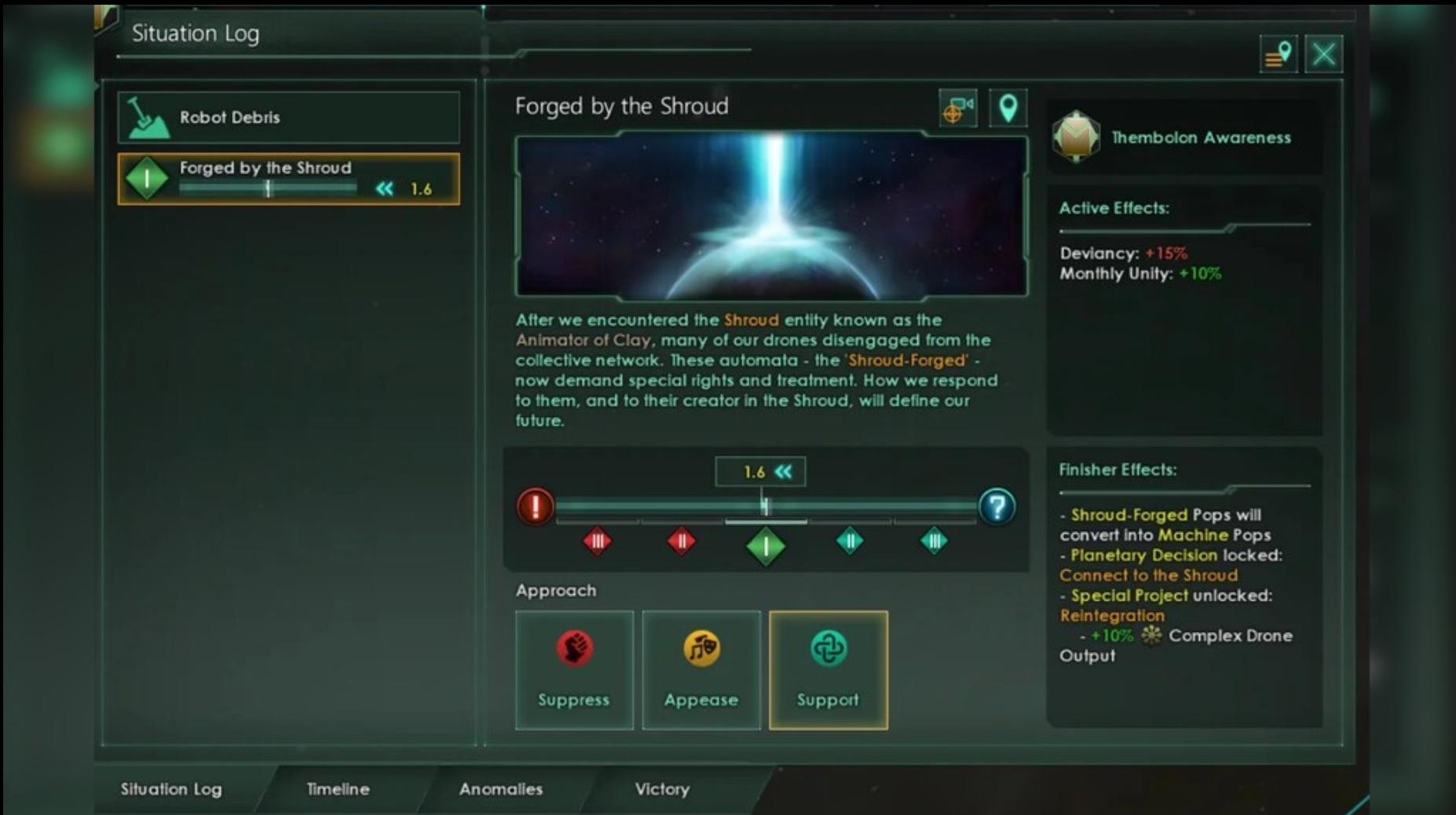
Task: Click the Thembolon Awareness faction emblem
Action: [x=1077, y=136]
